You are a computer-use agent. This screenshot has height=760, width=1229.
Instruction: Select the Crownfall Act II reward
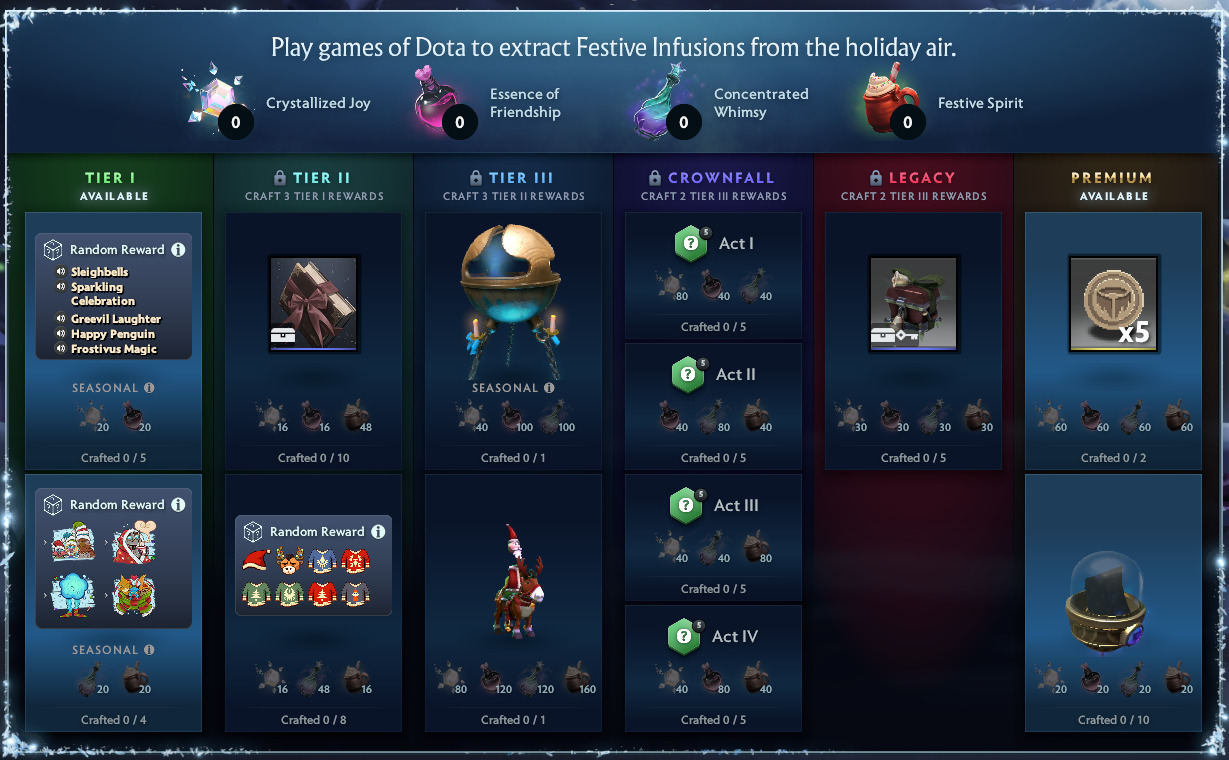[x=713, y=375]
